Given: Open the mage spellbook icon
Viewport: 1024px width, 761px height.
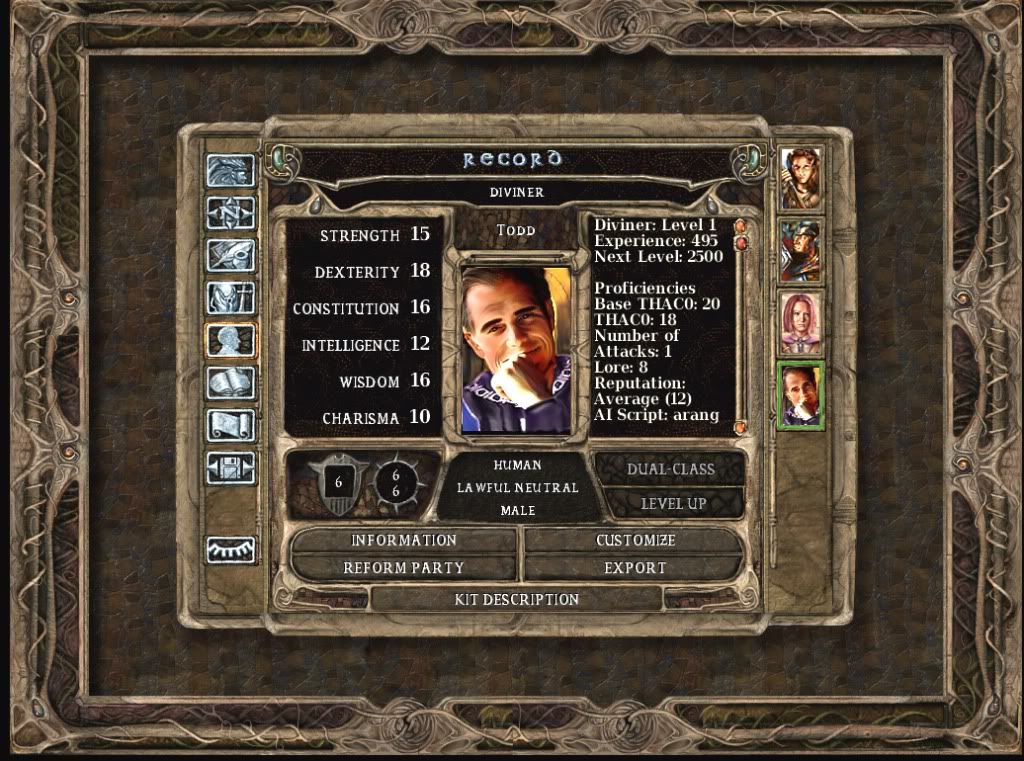Looking at the screenshot, I should tap(231, 383).
